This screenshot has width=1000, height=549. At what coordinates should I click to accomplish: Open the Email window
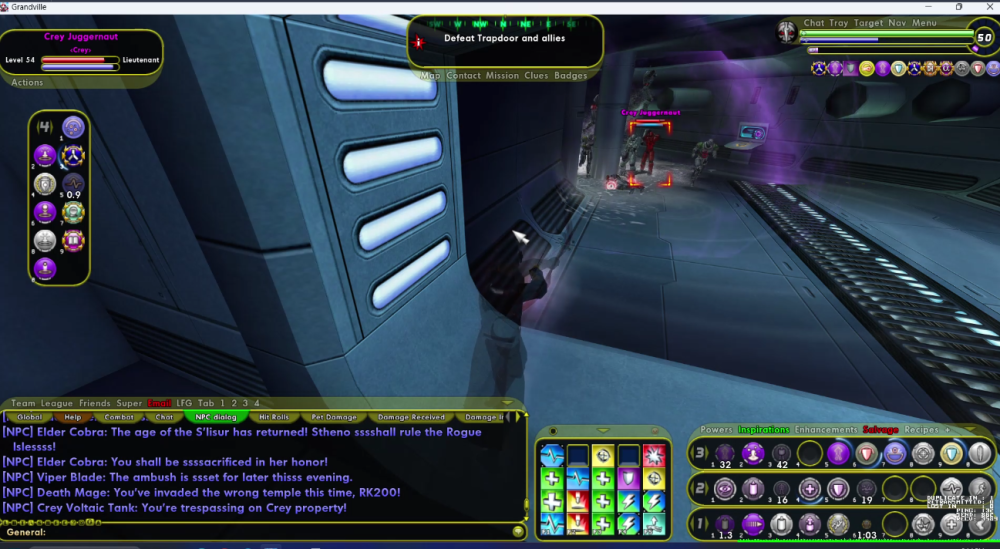coord(159,403)
